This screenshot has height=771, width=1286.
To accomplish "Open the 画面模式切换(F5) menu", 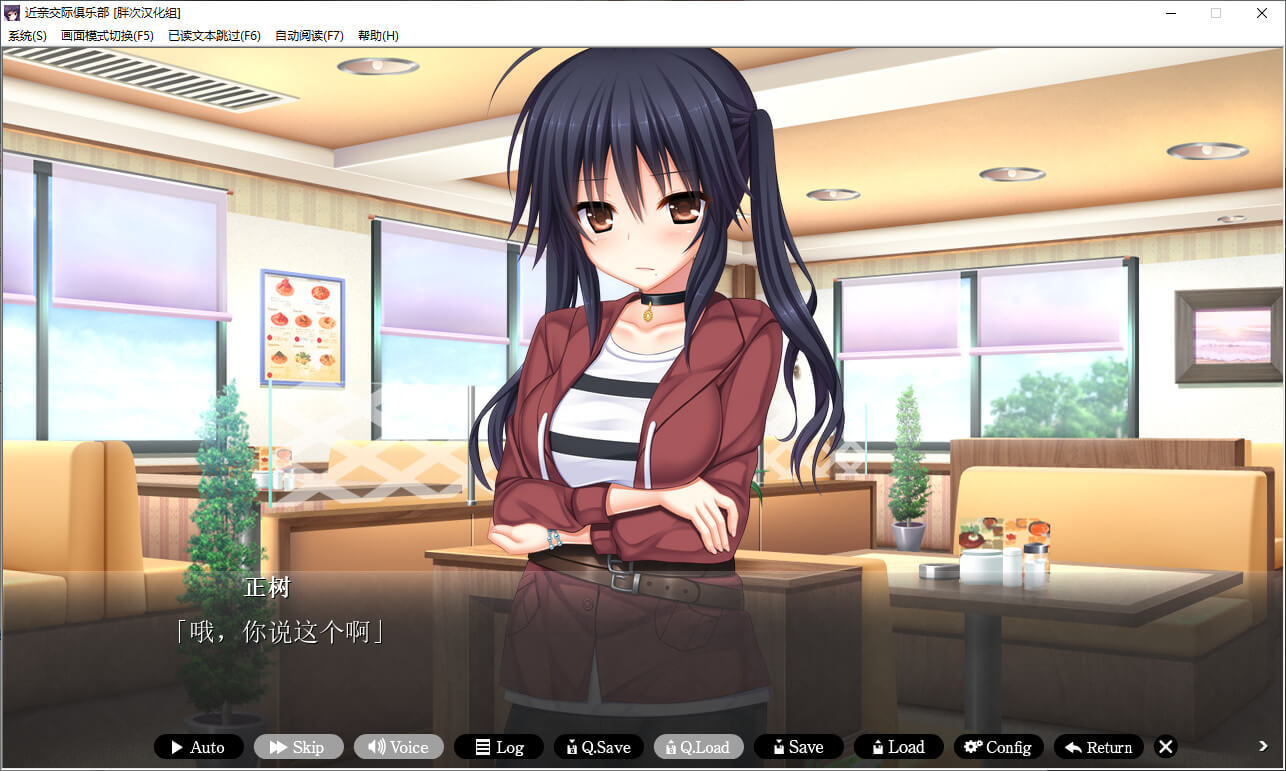I will click(107, 36).
